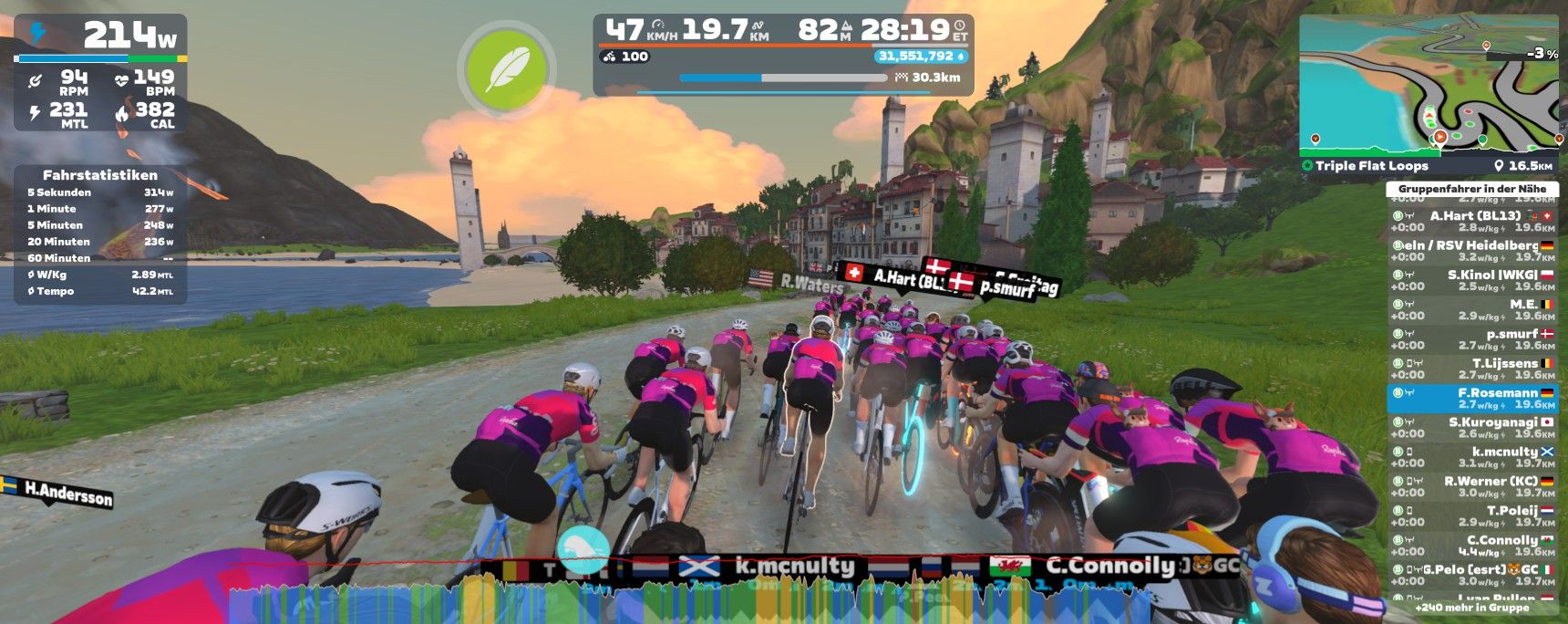
Task: Select highlighted rider F.Rosemann row
Action: [x=1472, y=399]
